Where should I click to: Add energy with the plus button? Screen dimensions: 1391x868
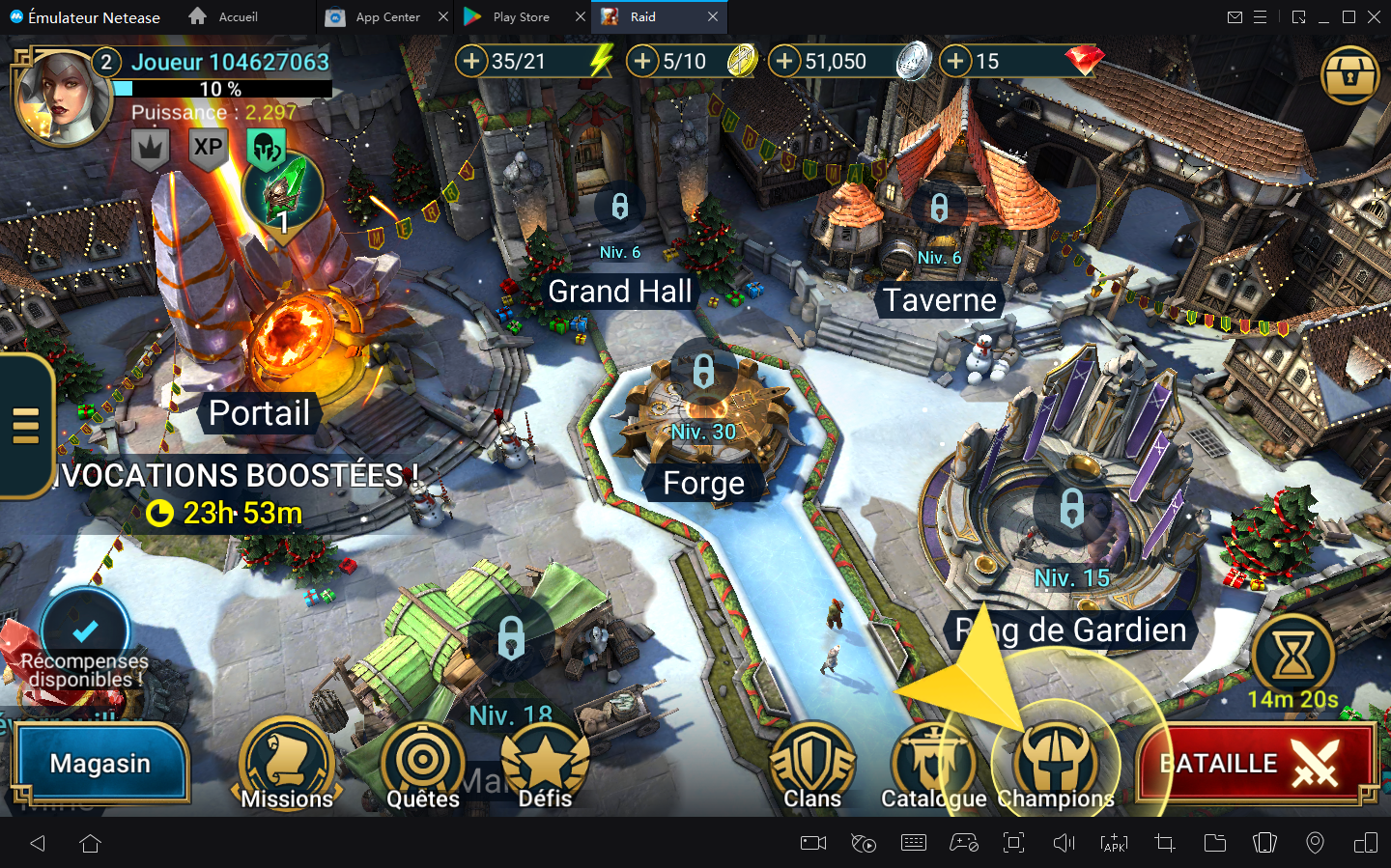tap(471, 62)
